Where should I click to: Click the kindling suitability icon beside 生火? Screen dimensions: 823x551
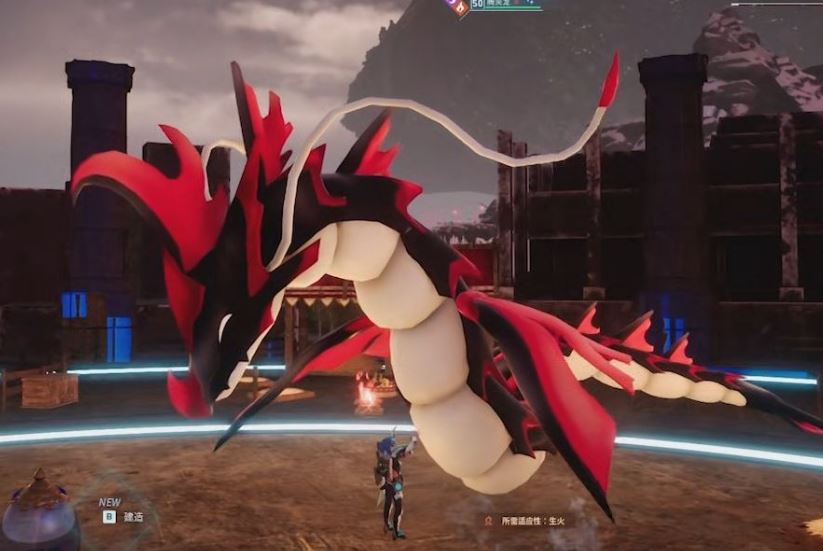coord(488,520)
